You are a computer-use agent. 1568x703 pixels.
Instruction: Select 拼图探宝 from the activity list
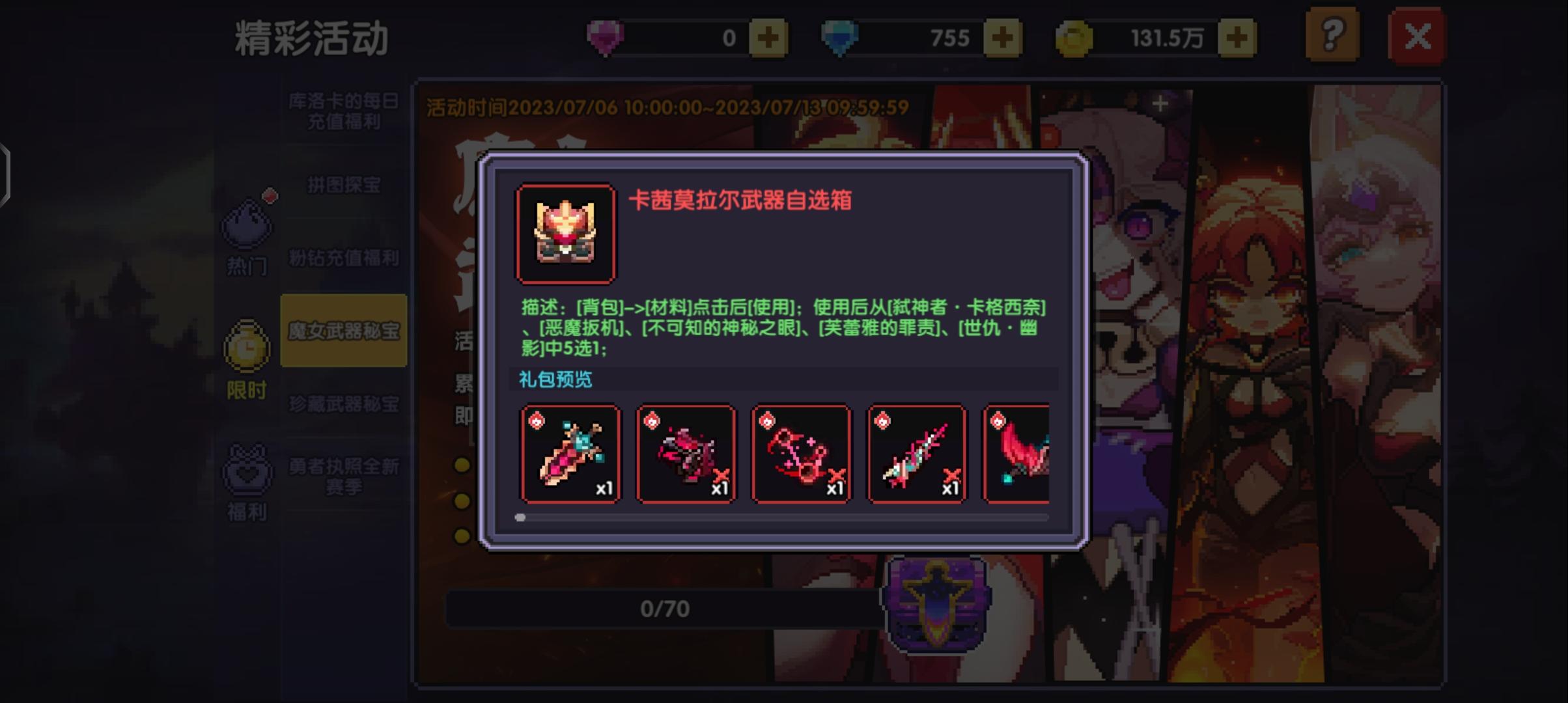tap(344, 185)
